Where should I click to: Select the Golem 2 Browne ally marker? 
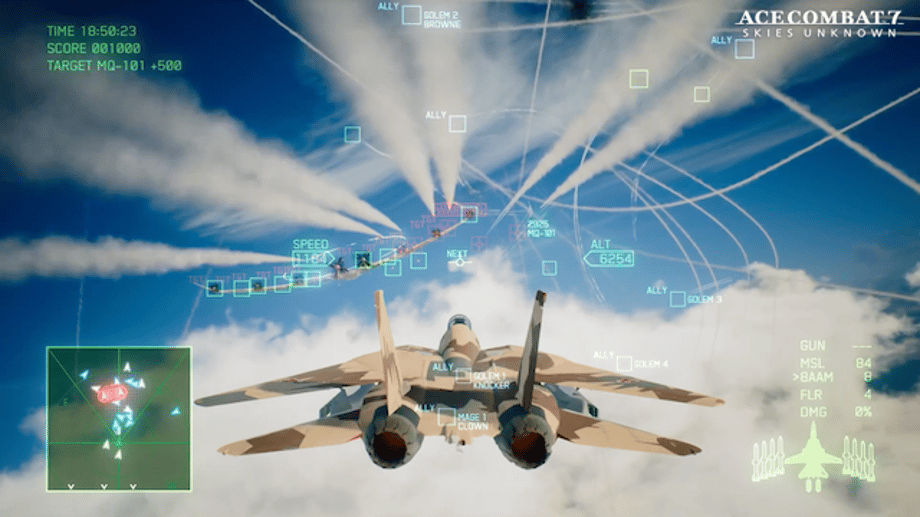pyautogui.click(x=411, y=15)
